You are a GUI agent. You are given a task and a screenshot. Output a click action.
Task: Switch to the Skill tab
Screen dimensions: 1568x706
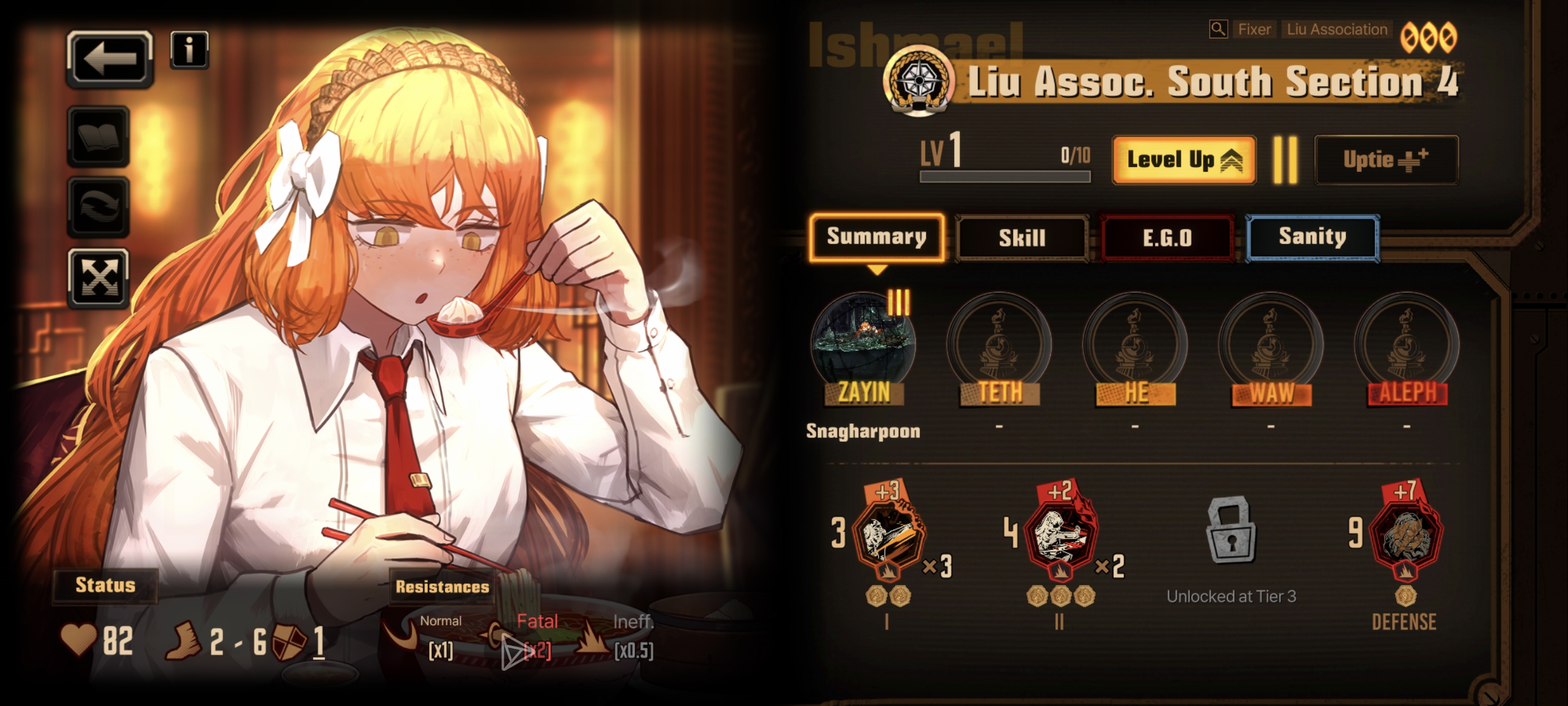pos(1022,238)
